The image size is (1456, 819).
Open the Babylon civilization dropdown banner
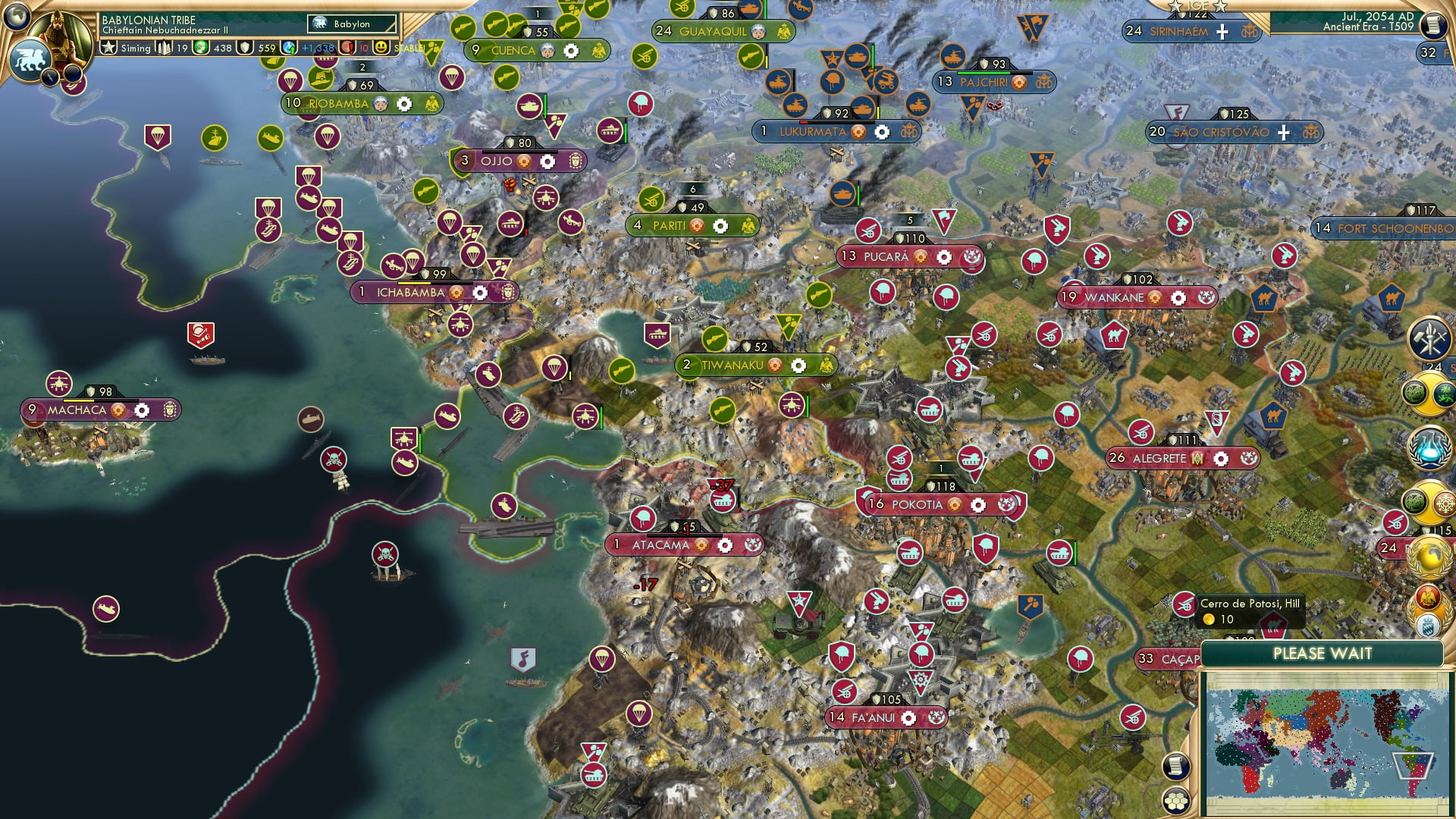[353, 24]
